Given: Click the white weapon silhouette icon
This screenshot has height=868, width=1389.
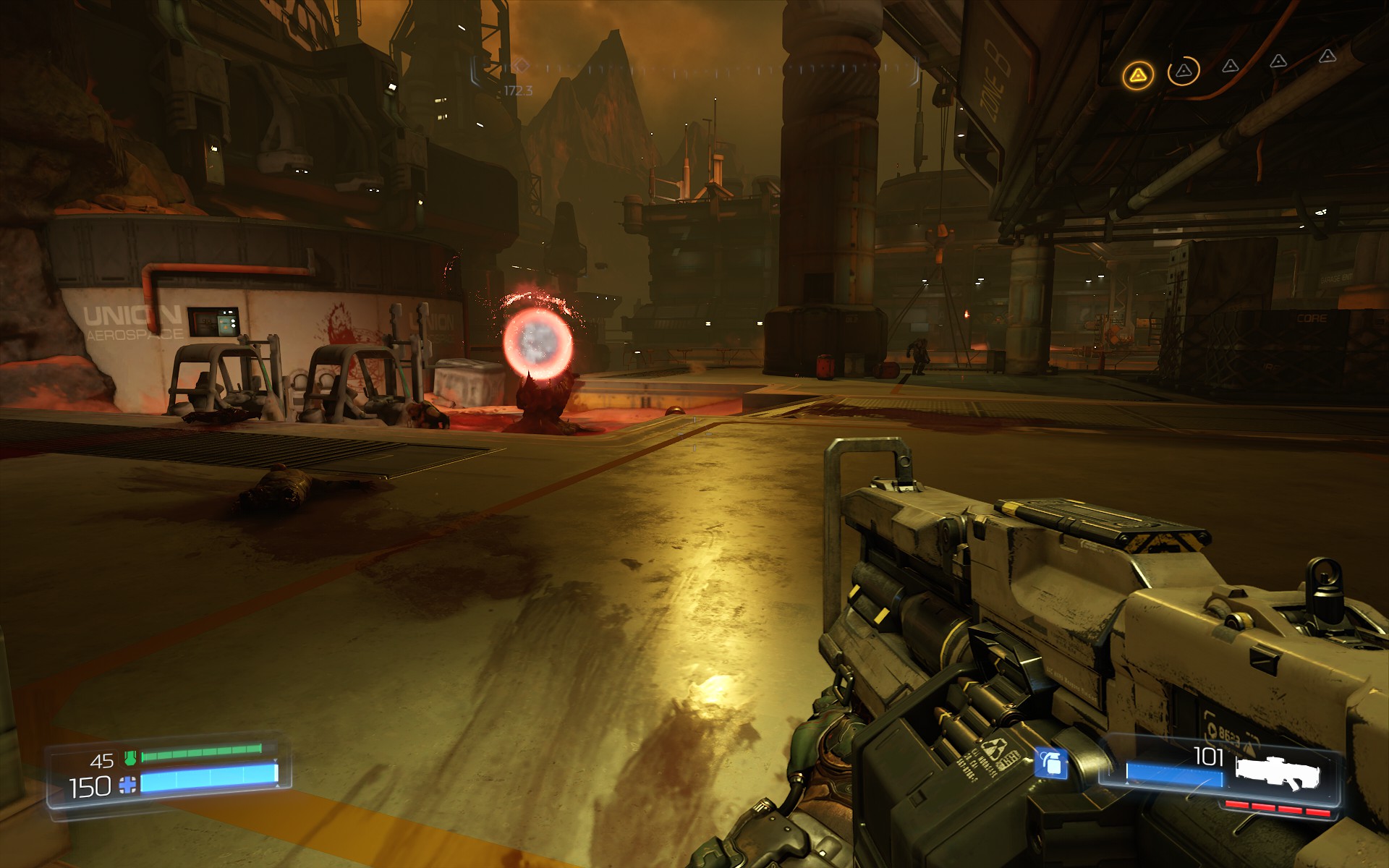Looking at the screenshot, I should [x=1277, y=771].
